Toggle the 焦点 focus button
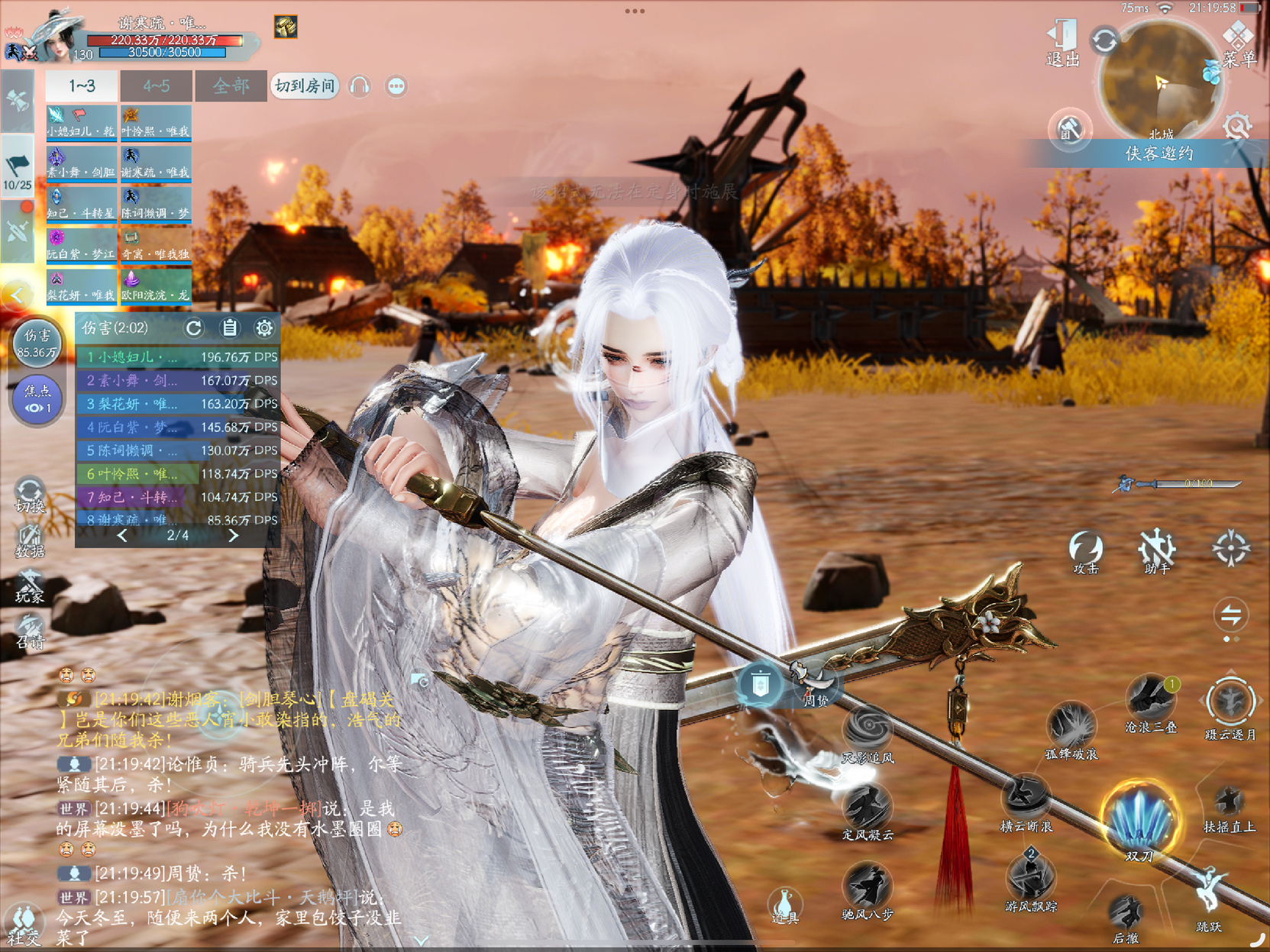 pyautogui.click(x=37, y=399)
